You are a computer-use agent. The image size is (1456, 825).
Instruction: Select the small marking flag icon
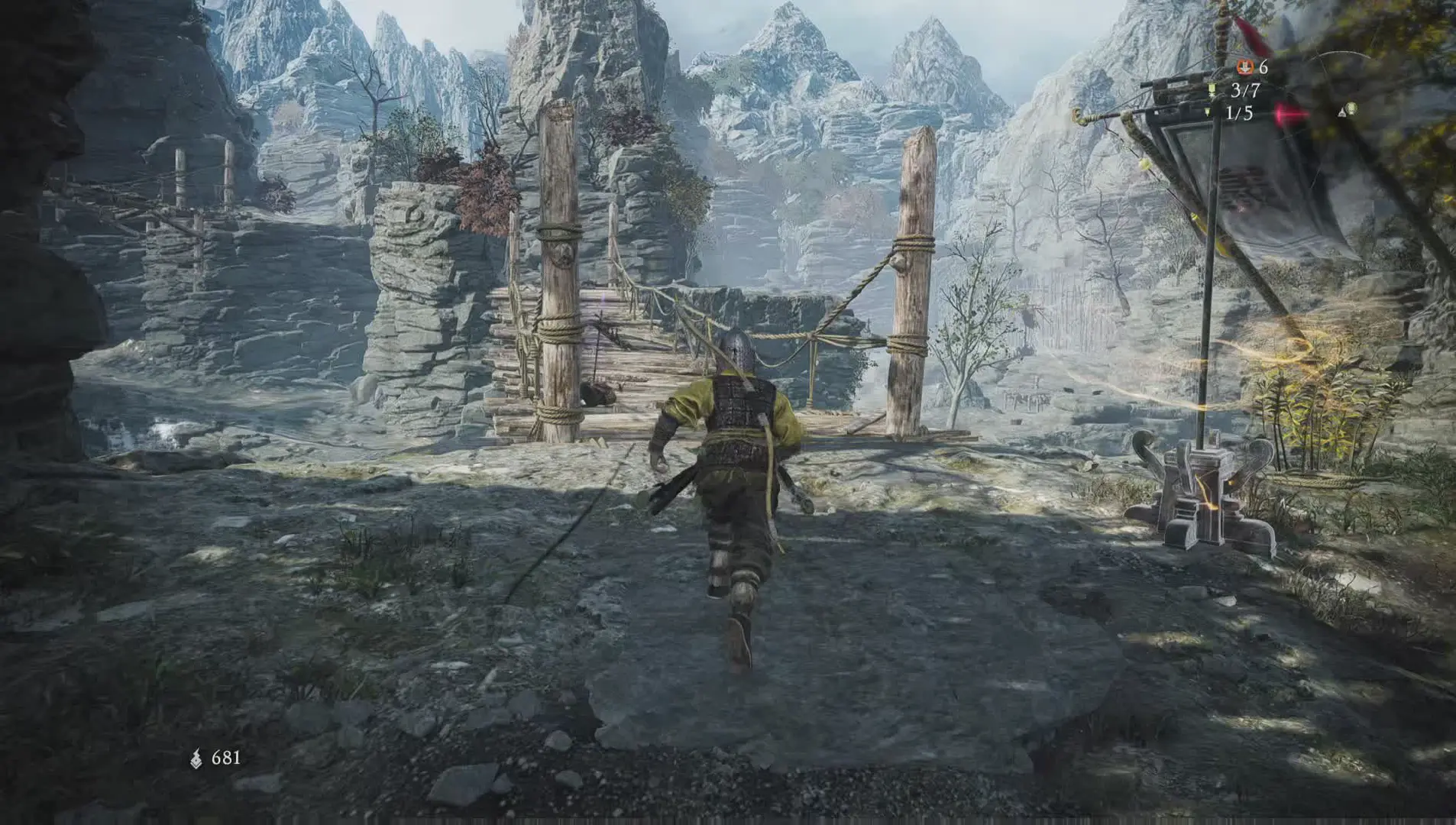pyautogui.click(x=1207, y=113)
